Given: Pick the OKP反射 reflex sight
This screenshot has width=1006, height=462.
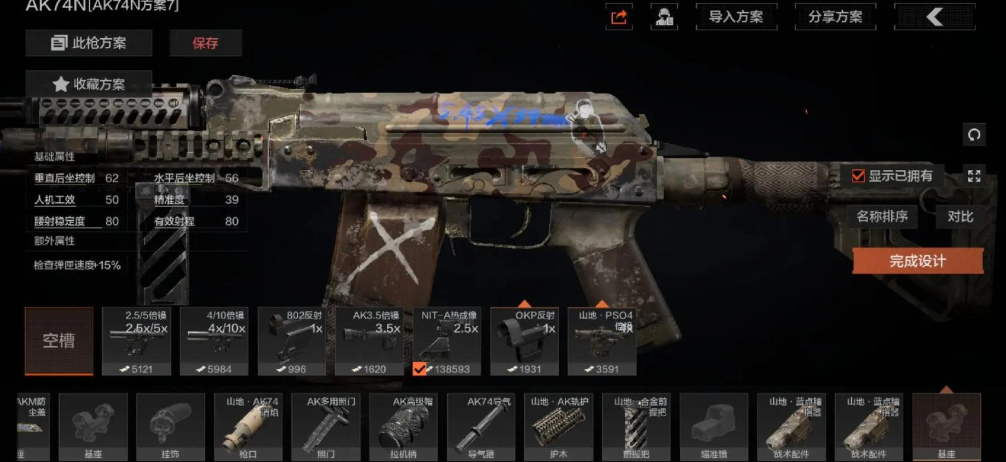Looking at the screenshot, I should [x=526, y=341].
